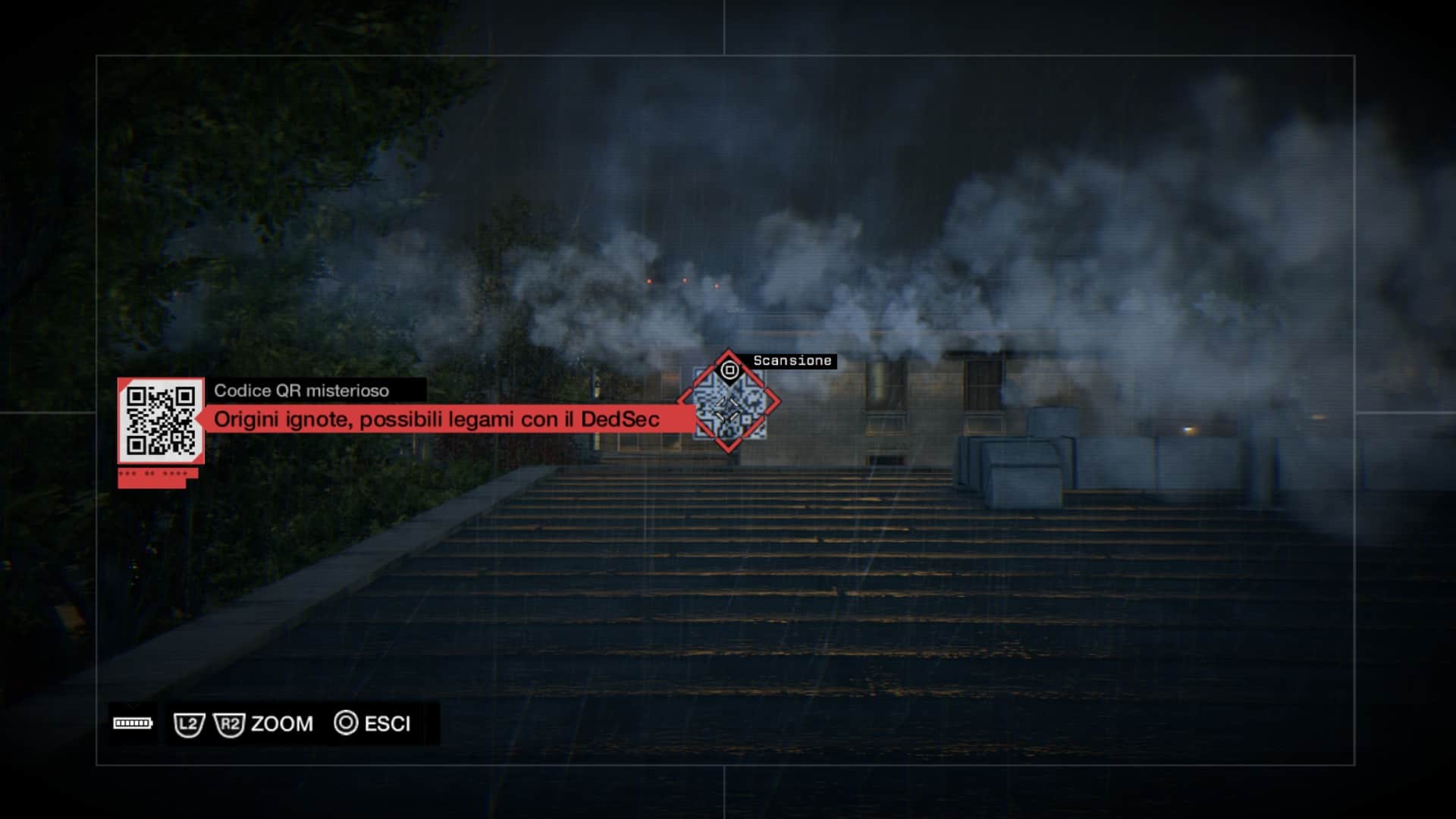Select the "Codice QR misterioso" title label
The height and width of the screenshot is (819, 1456).
click(301, 391)
